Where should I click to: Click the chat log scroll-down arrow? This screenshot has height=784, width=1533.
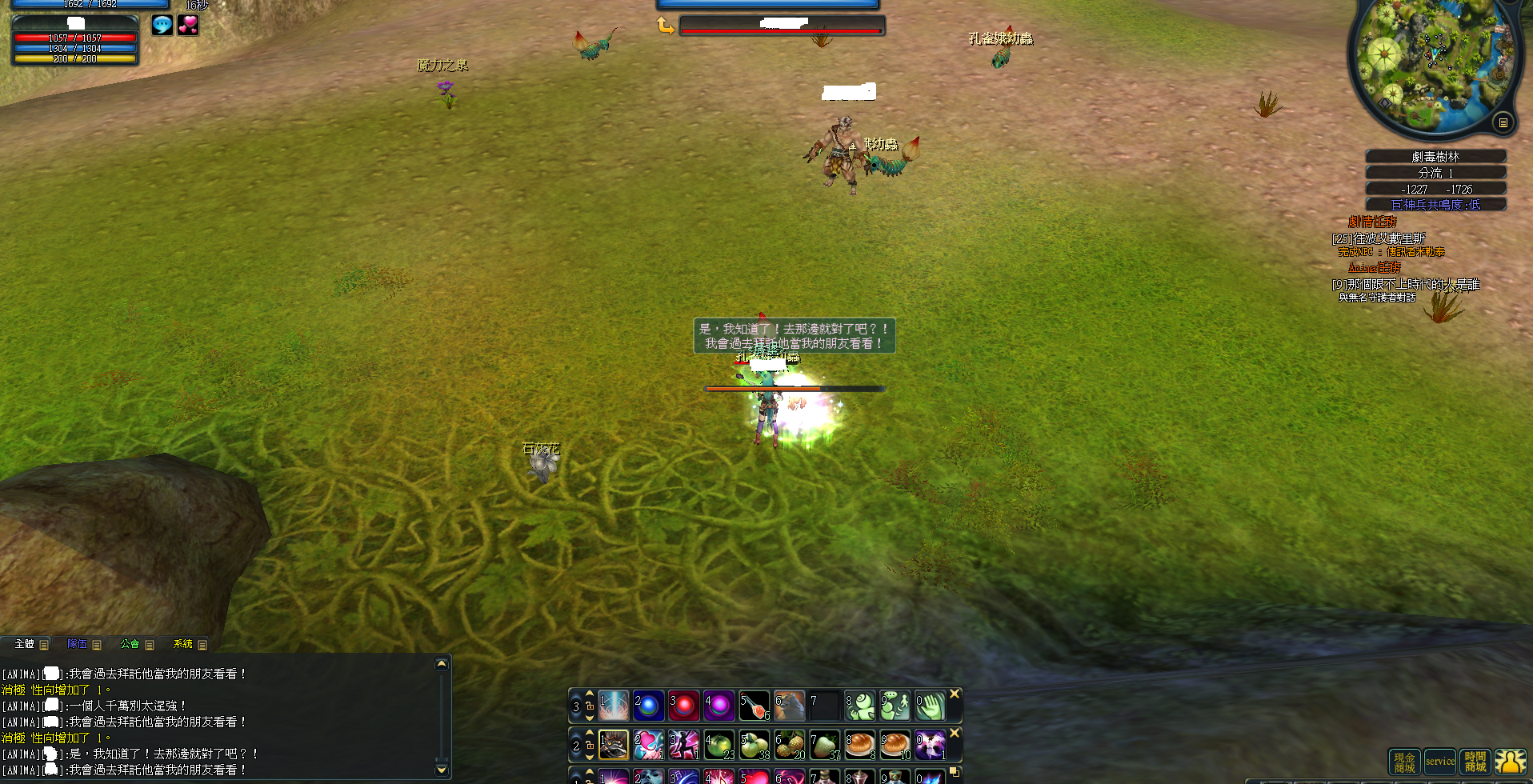click(x=441, y=770)
